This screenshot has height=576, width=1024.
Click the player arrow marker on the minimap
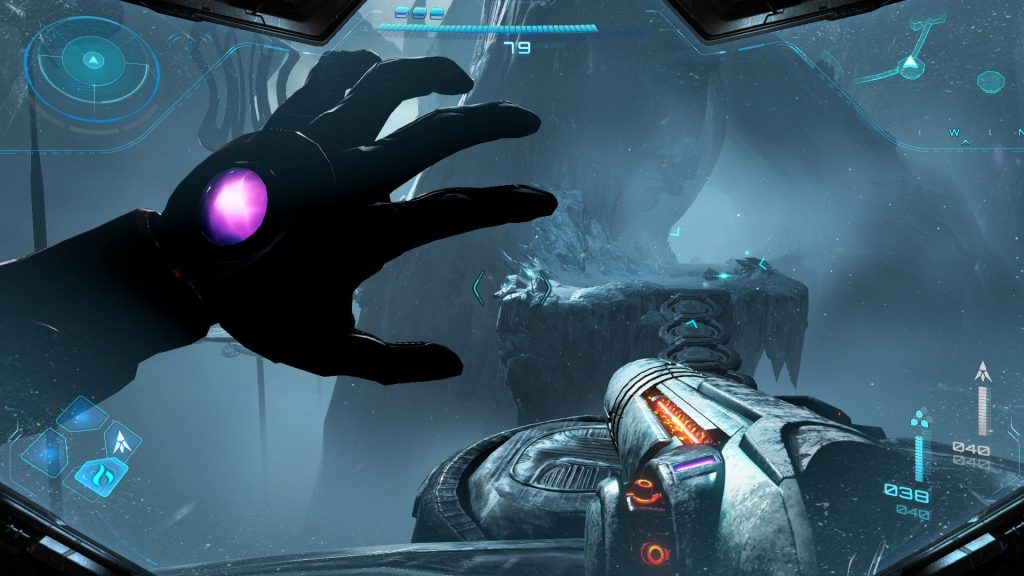[910, 66]
